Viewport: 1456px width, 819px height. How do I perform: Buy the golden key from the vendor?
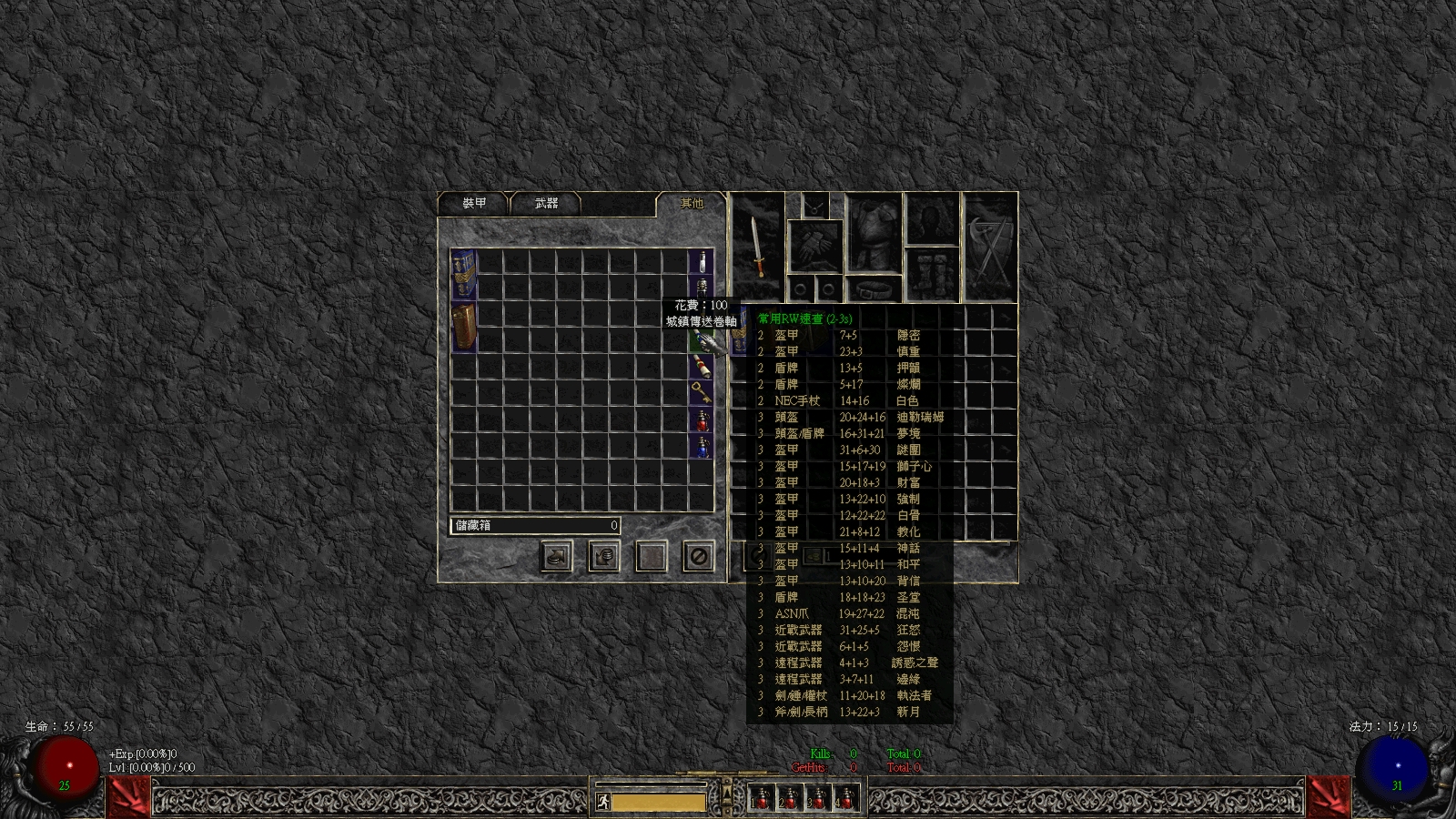(700, 392)
